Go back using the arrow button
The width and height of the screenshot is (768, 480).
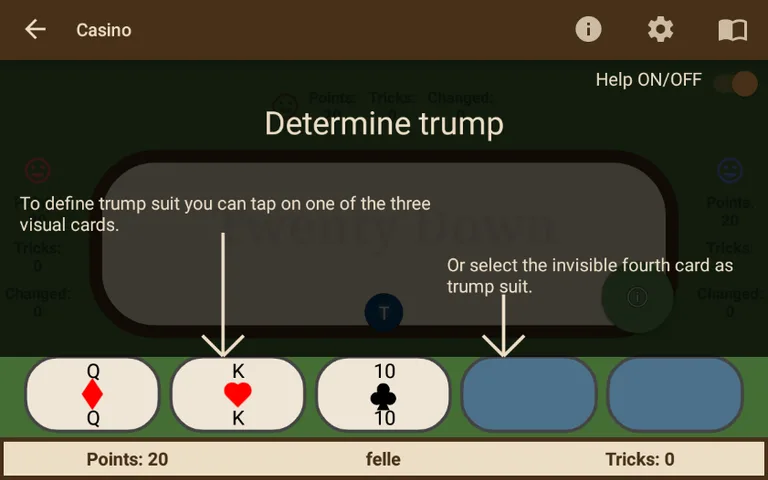pyautogui.click(x=36, y=29)
